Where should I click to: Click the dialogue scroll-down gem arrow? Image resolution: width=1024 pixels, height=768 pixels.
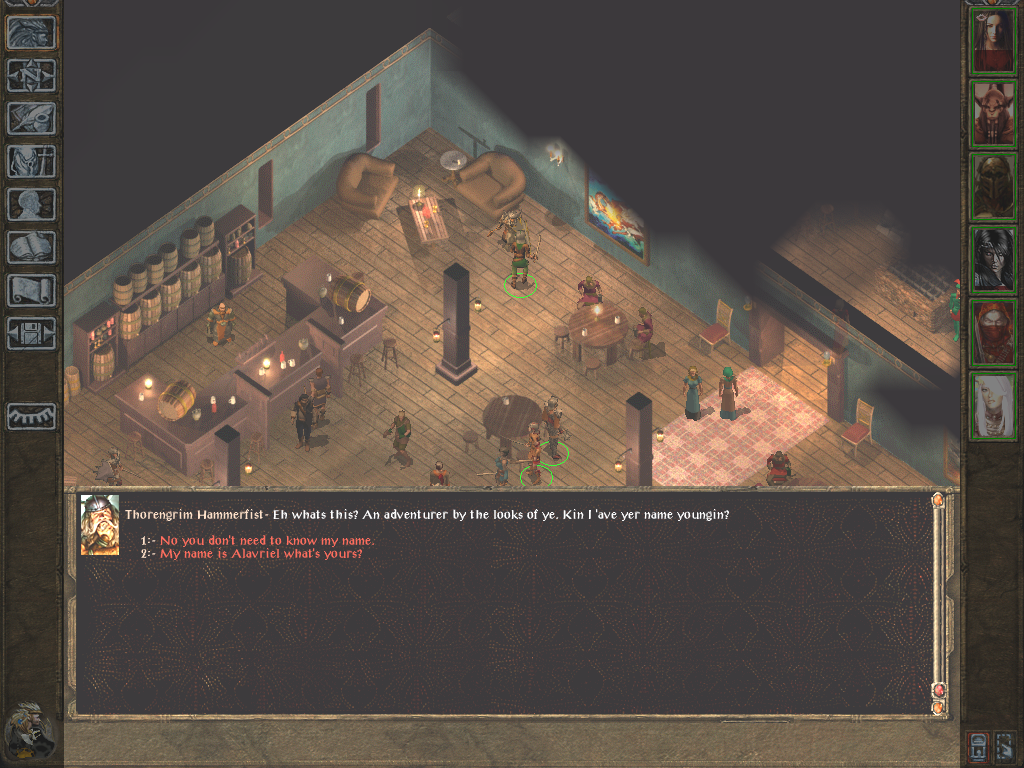point(938,706)
